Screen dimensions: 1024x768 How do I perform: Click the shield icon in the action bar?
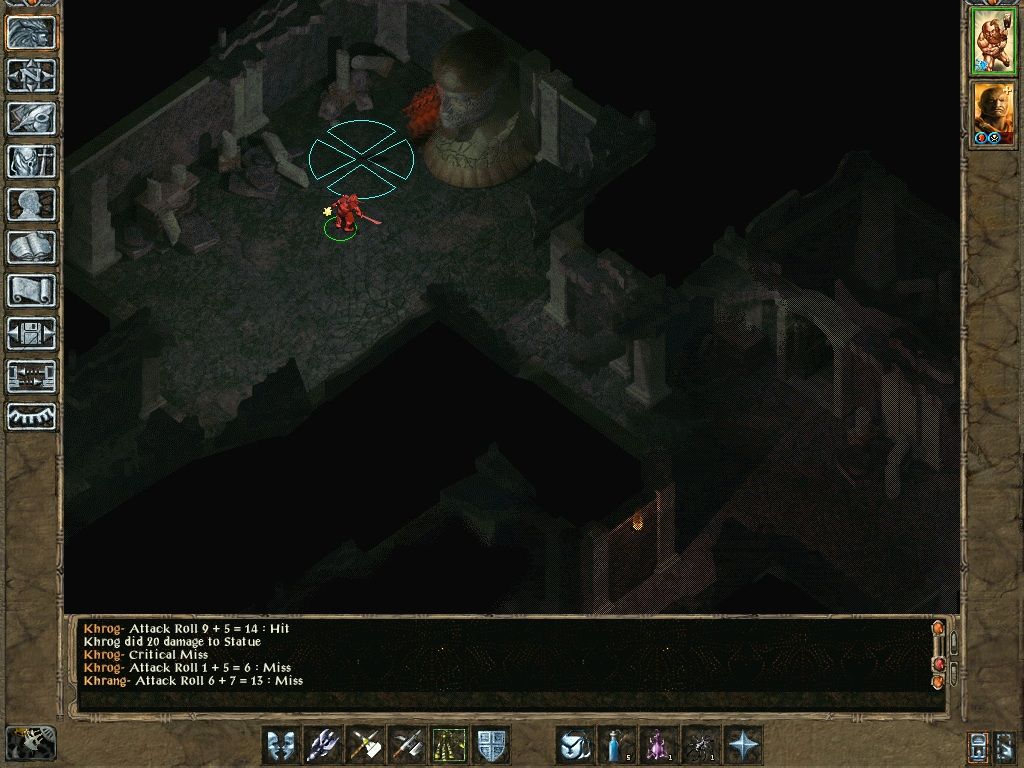491,745
